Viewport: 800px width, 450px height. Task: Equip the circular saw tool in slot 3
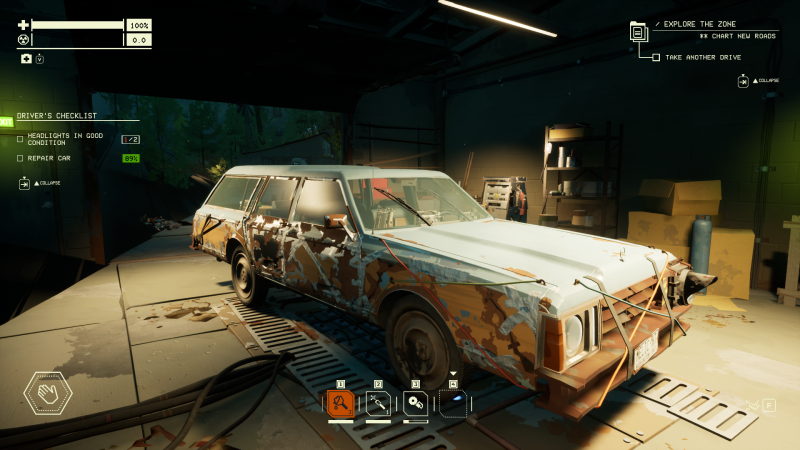(x=416, y=403)
